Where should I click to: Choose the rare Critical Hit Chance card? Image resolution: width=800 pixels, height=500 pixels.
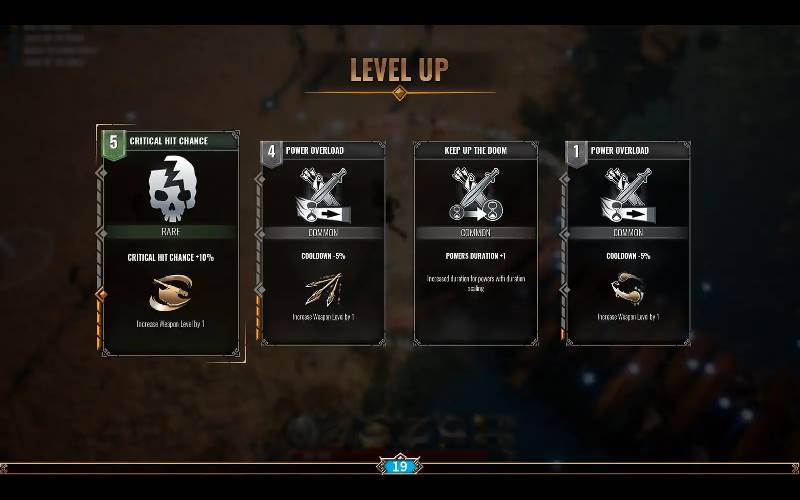170,242
